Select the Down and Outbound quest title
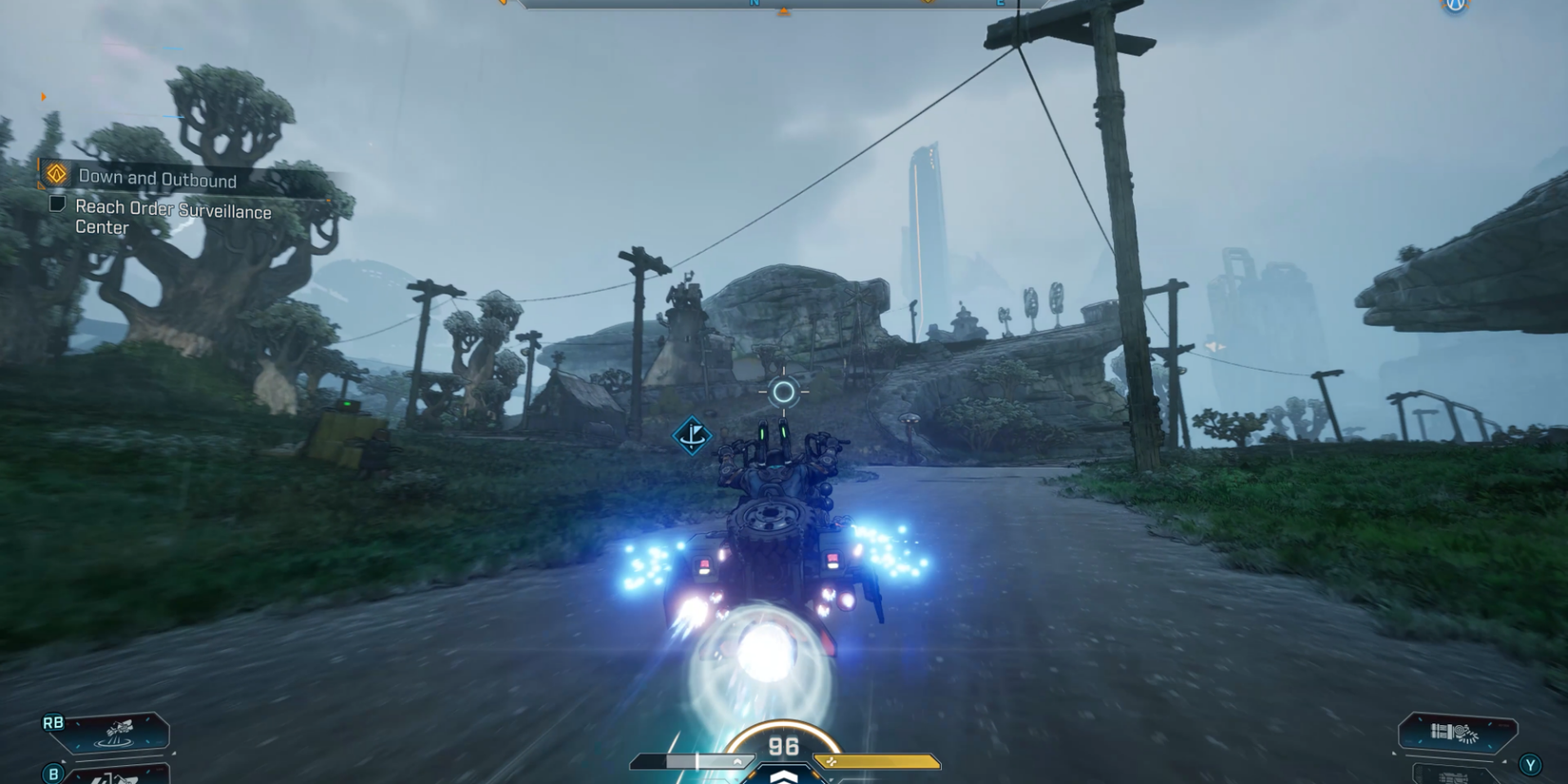This screenshot has width=1568, height=784. [155, 178]
